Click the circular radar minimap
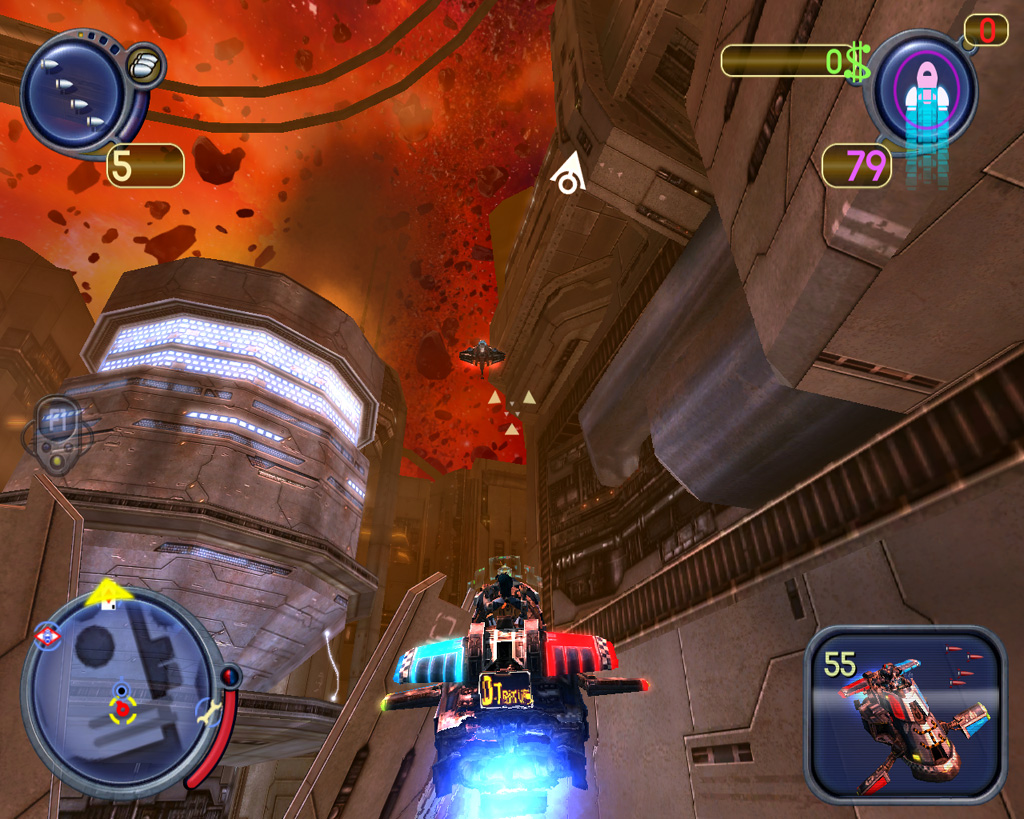Screen dimensions: 1024x819 point(120,690)
